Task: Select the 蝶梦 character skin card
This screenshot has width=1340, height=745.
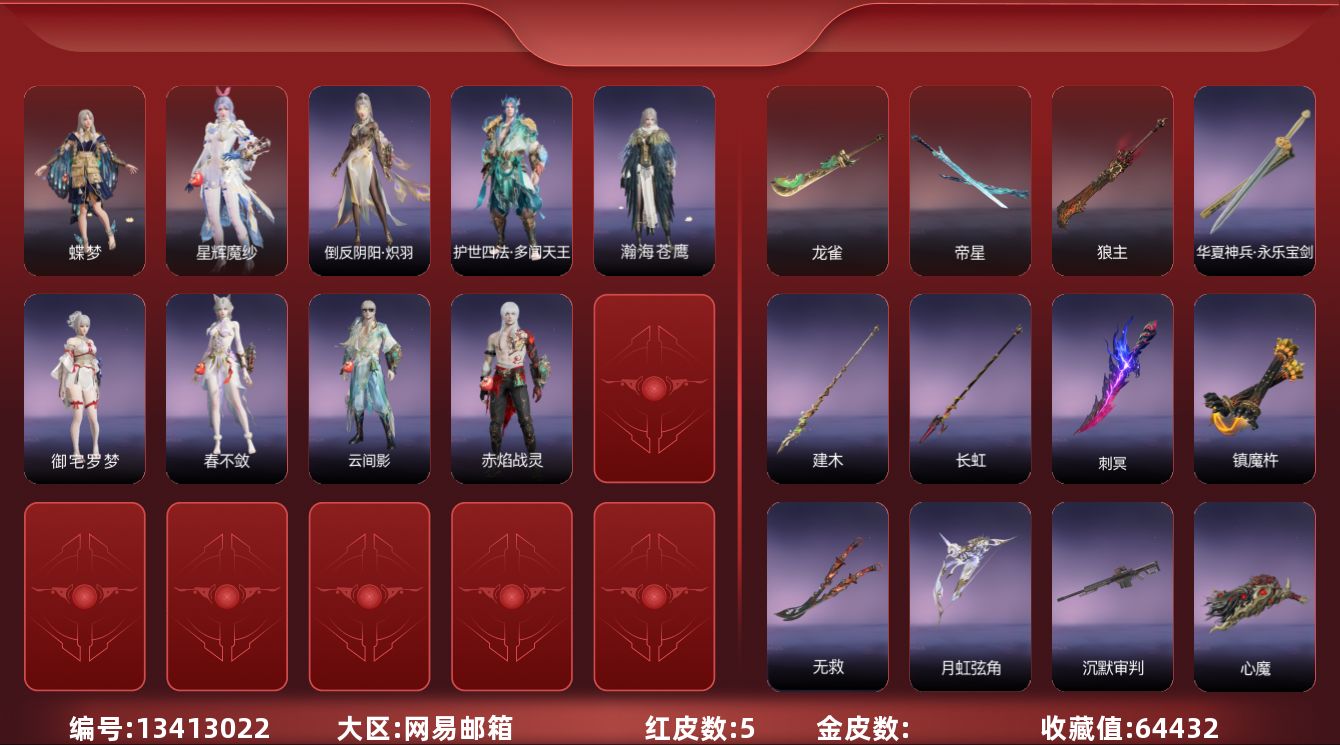Action: point(85,178)
